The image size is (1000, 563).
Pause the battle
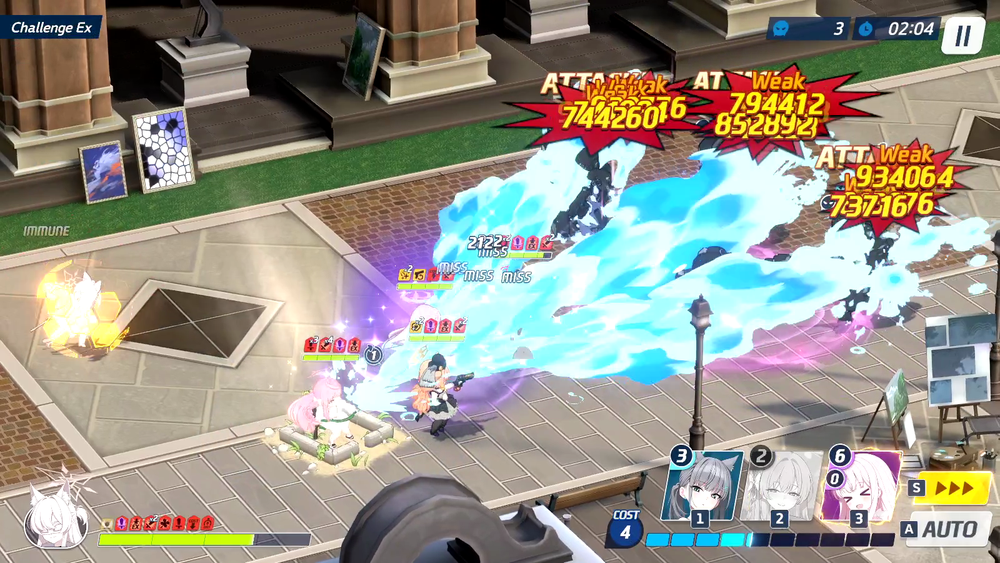pos(962,36)
